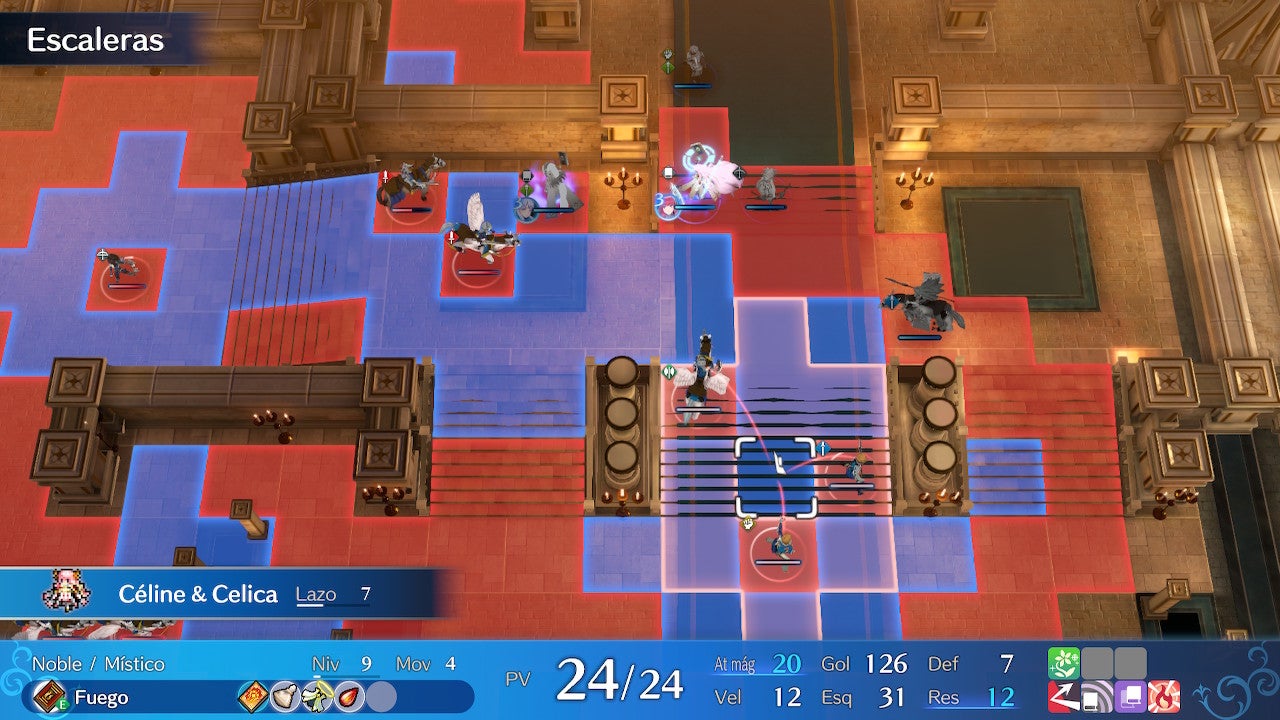
Task: Select the red flame emblem skill icon
Action: point(1163,696)
